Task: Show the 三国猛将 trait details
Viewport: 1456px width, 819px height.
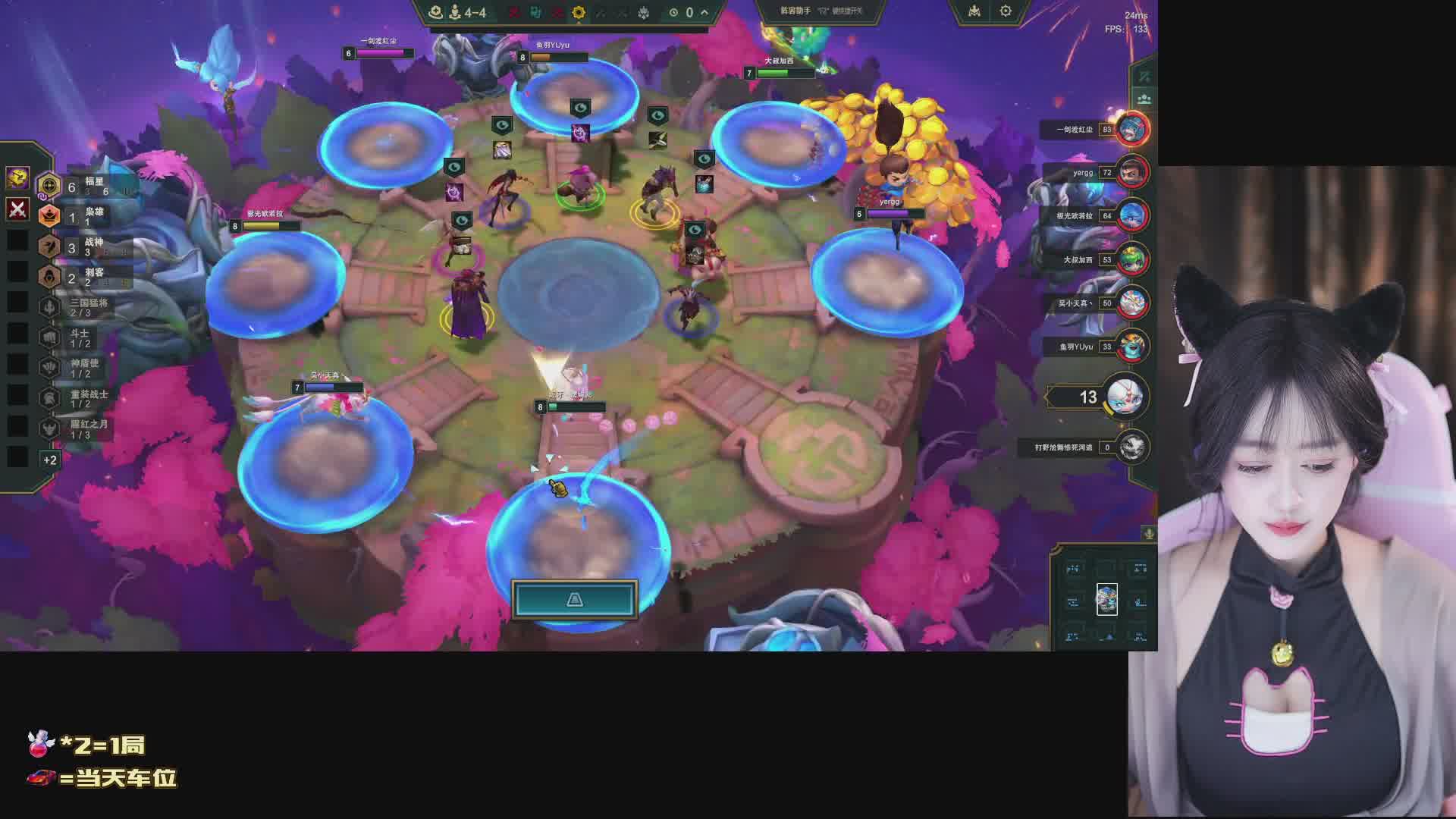Action: pyautogui.click(x=83, y=307)
